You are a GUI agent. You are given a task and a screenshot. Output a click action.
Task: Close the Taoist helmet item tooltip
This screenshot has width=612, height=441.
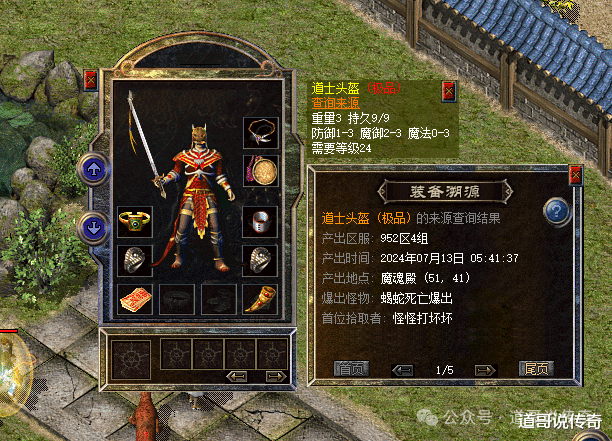point(449,91)
